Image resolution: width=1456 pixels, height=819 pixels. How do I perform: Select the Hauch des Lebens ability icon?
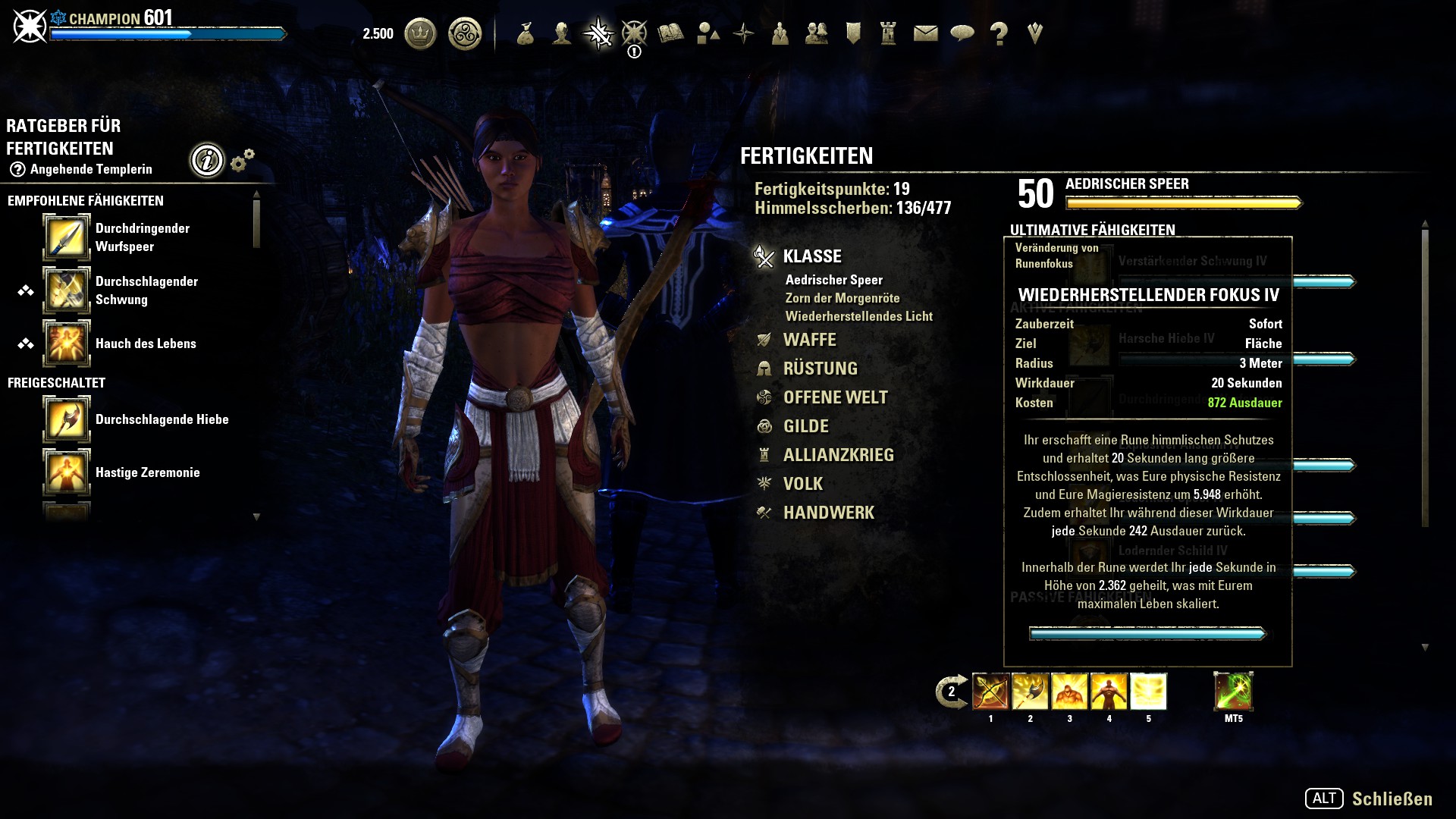pos(67,344)
